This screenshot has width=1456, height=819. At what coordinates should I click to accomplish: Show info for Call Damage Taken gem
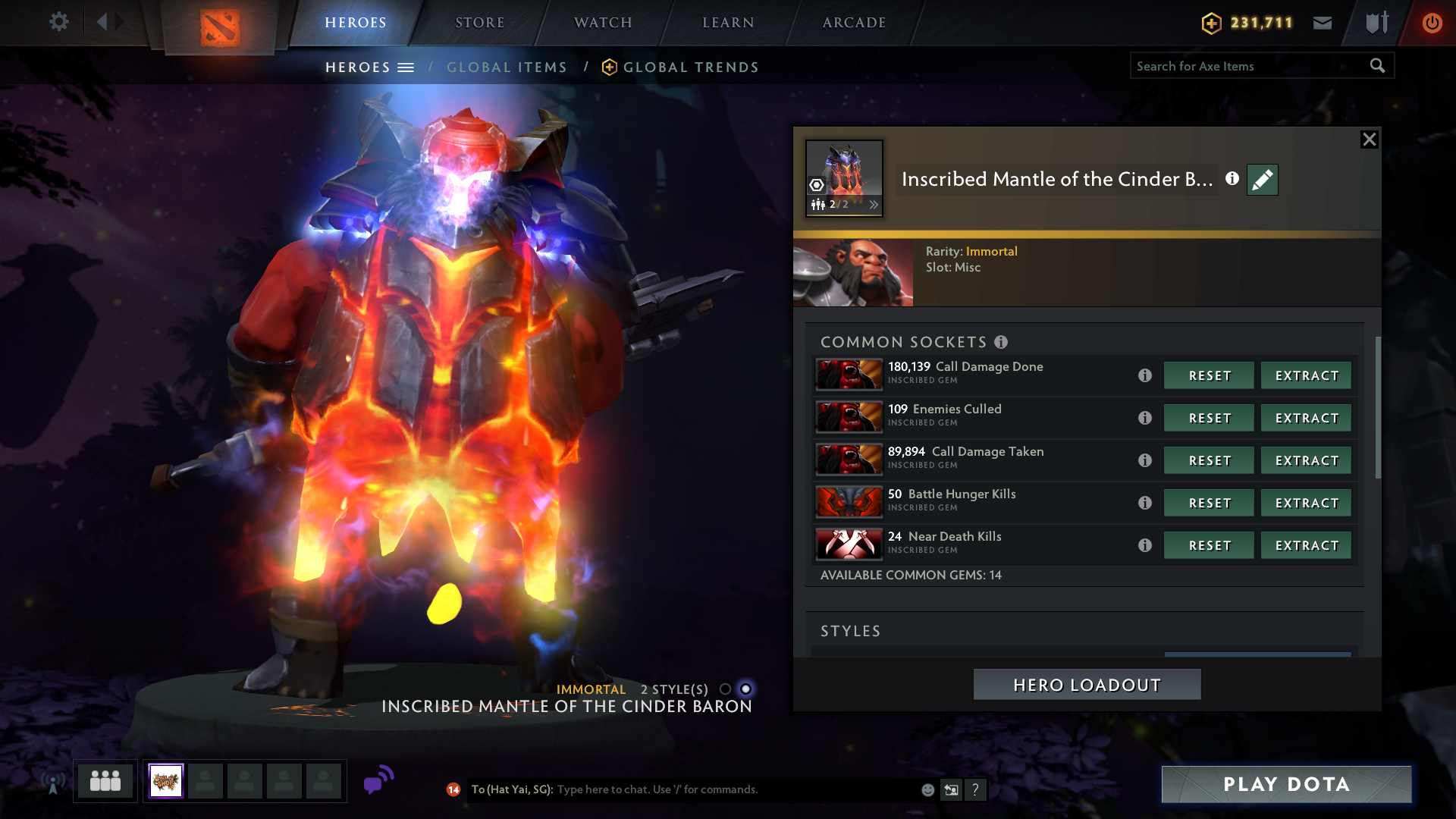[x=1145, y=460]
